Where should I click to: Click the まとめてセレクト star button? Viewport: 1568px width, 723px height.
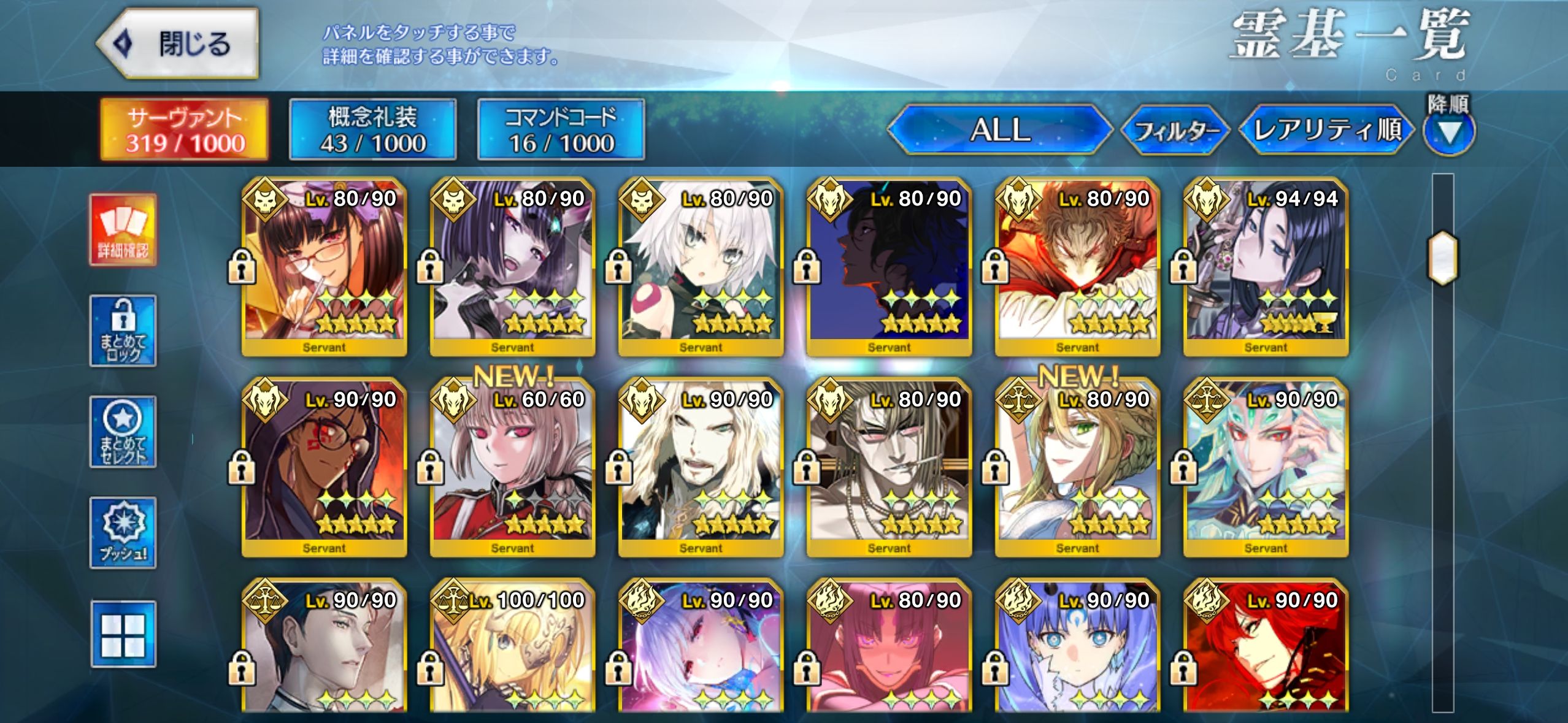[x=123, y=432]
